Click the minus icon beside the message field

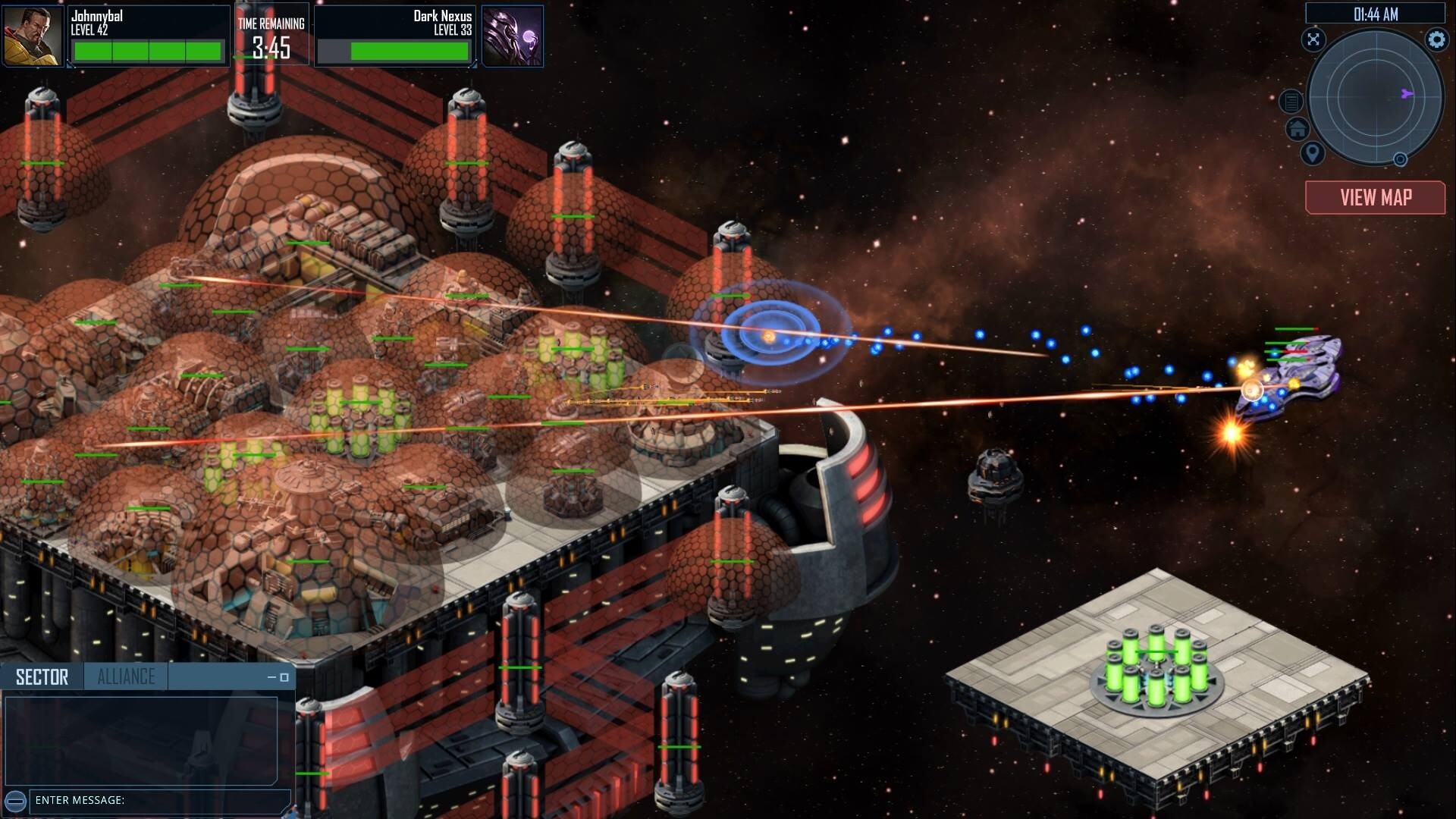pyautogui.click(x=15, y=800)
